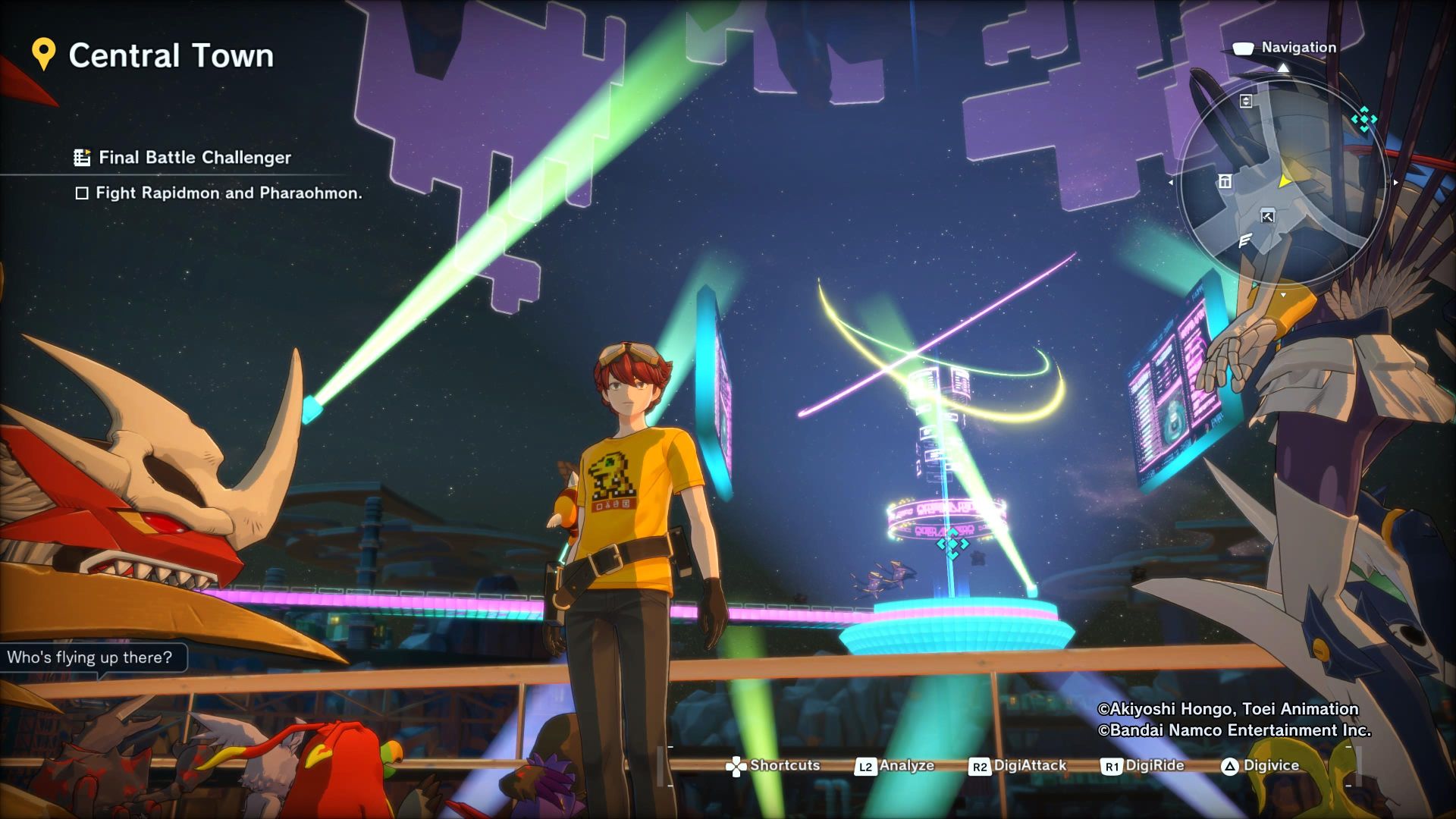This screenshot has height=819, width=1456.
Task: Click the down arrow below the minimap
Action: 1283,294
